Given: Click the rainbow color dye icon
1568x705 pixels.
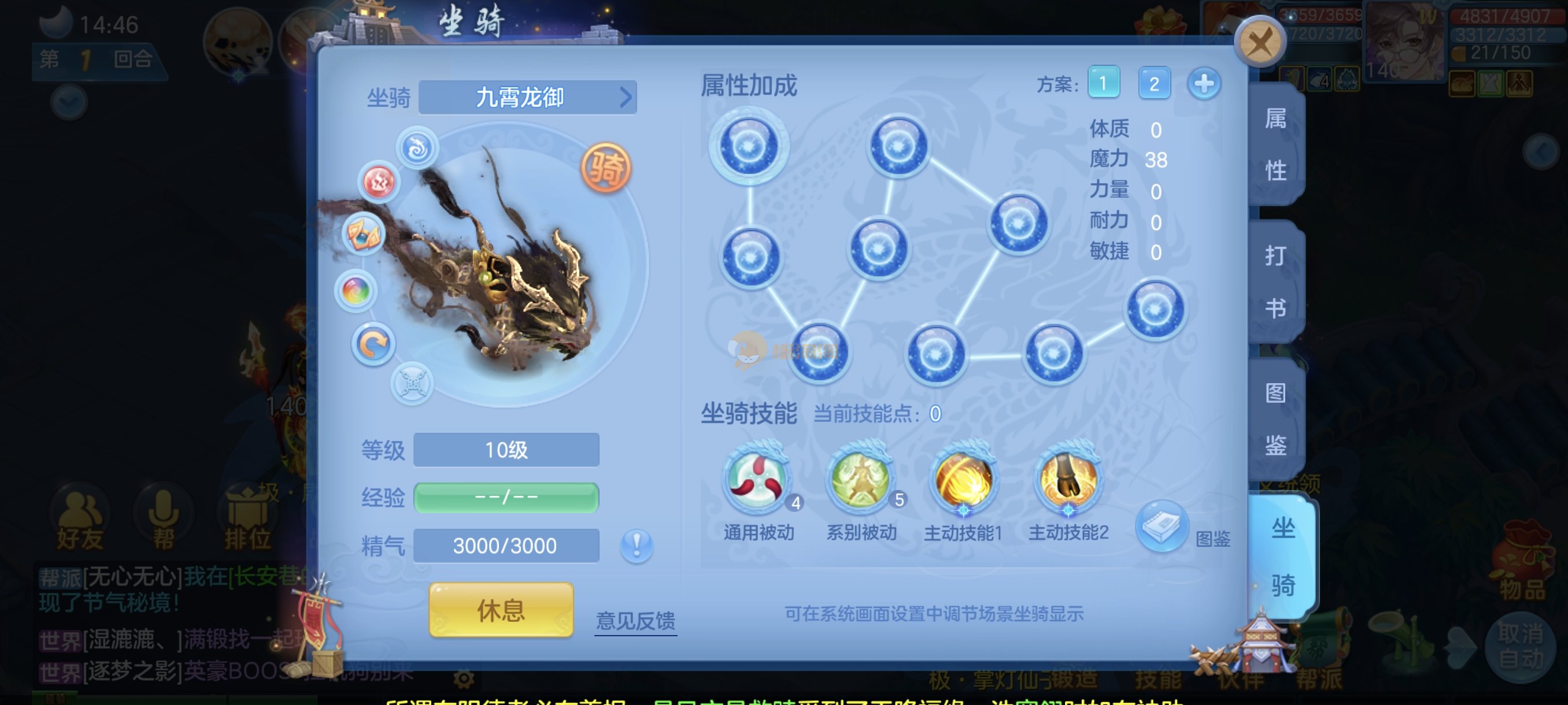Looking at the screenshot, I should click(356, 291).
